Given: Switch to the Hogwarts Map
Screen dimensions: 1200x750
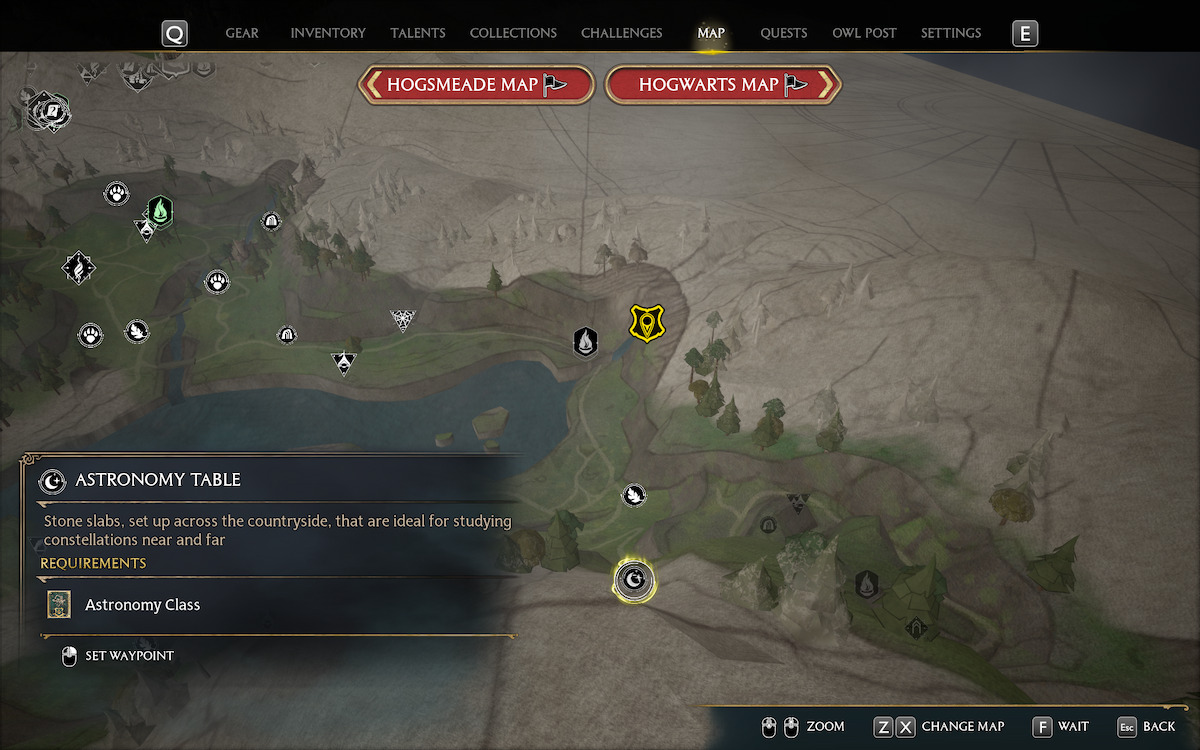Looking at the screenshot, I should (723, 85).
